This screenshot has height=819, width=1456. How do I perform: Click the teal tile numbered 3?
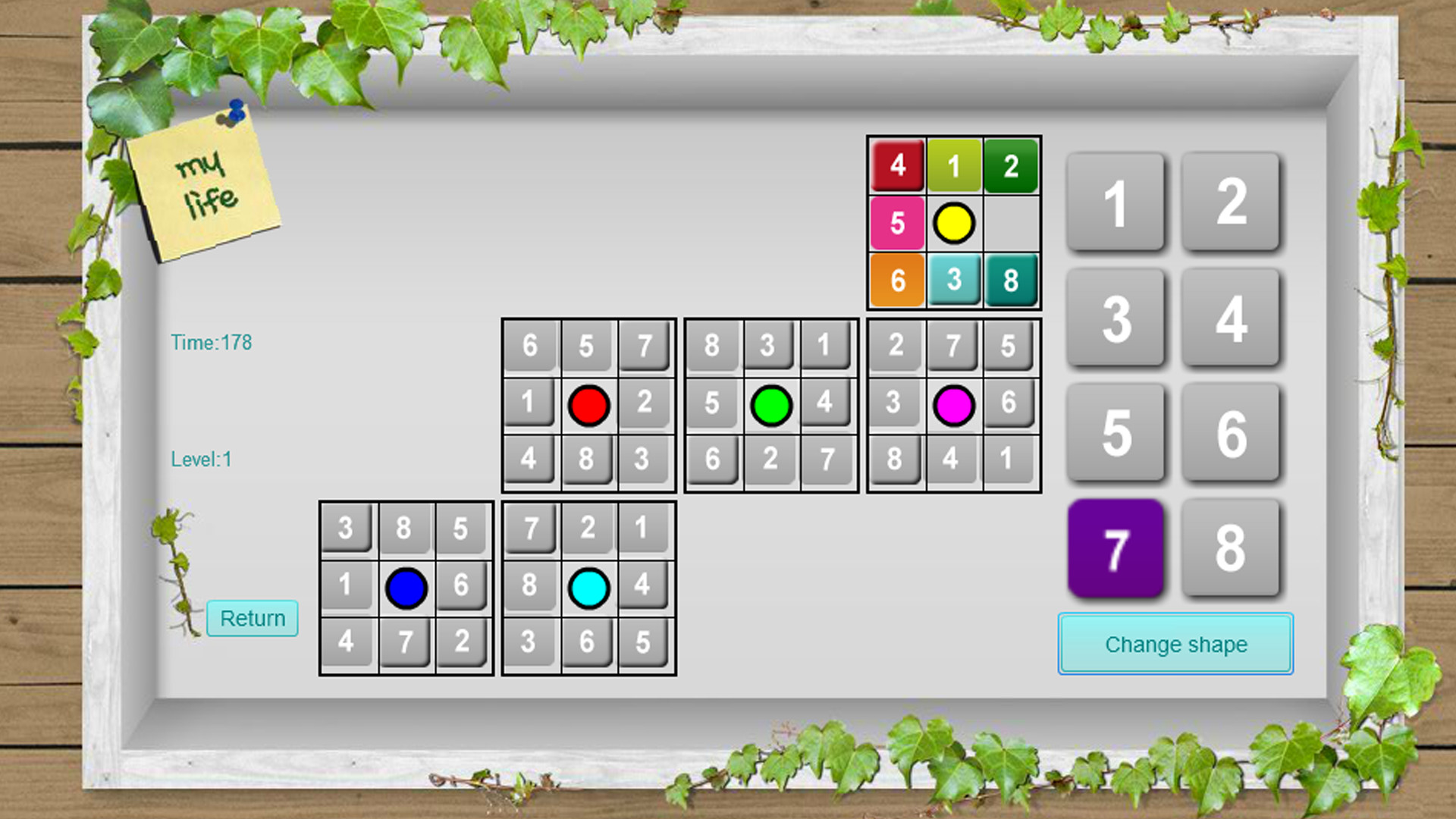tap(954, 281)
